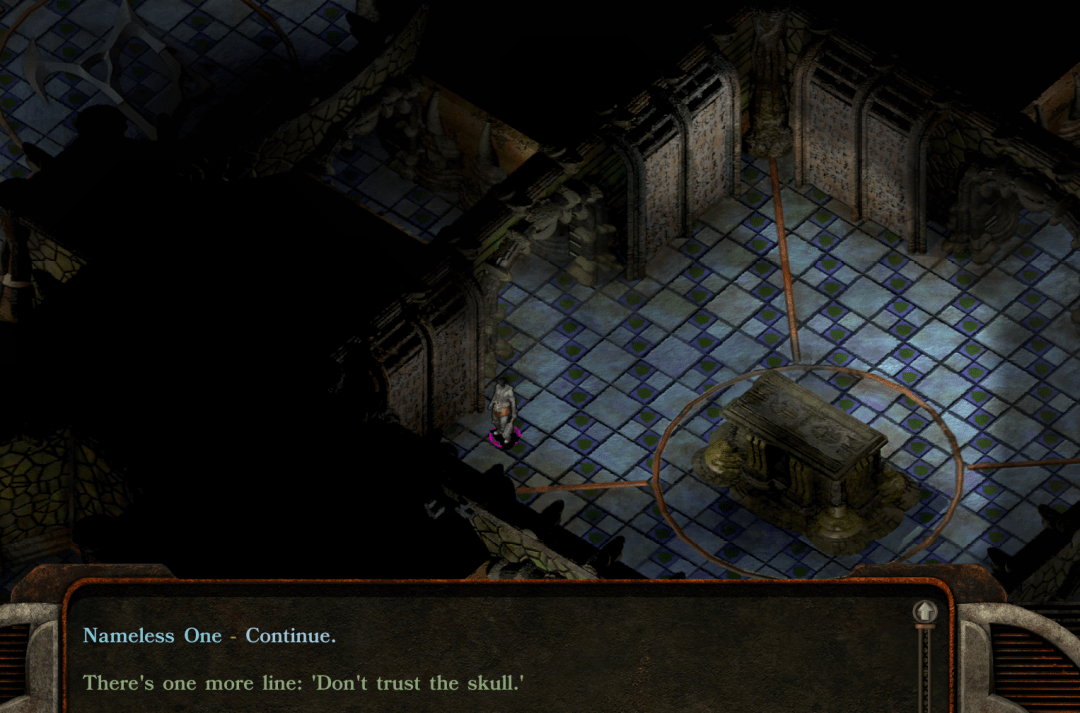Click the dialogue scroll-up arrow button
Viewport: 1080px width, 713px height.
coord(925,612)
